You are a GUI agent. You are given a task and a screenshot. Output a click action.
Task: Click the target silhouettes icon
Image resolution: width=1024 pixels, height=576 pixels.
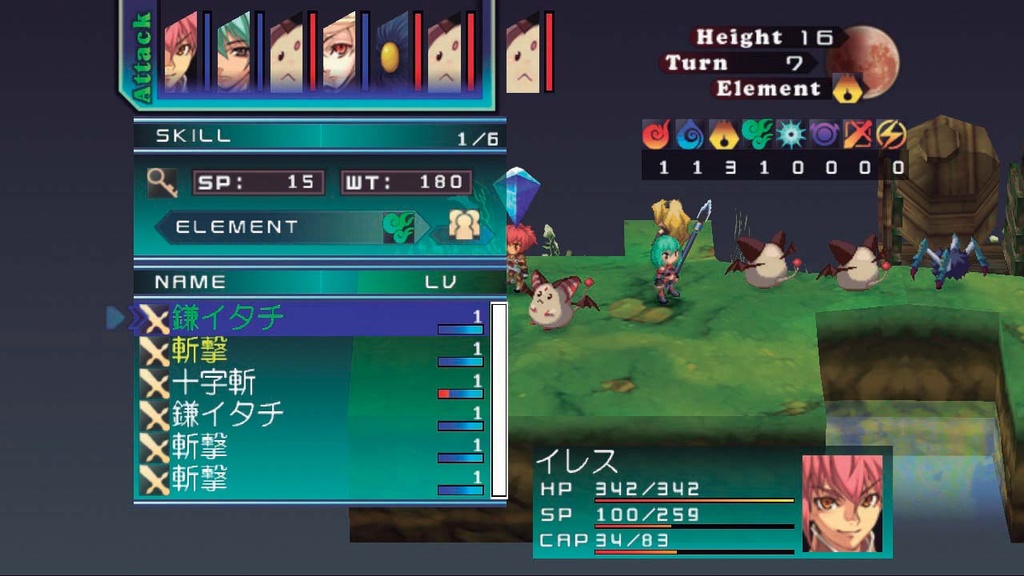pos(464,227)
